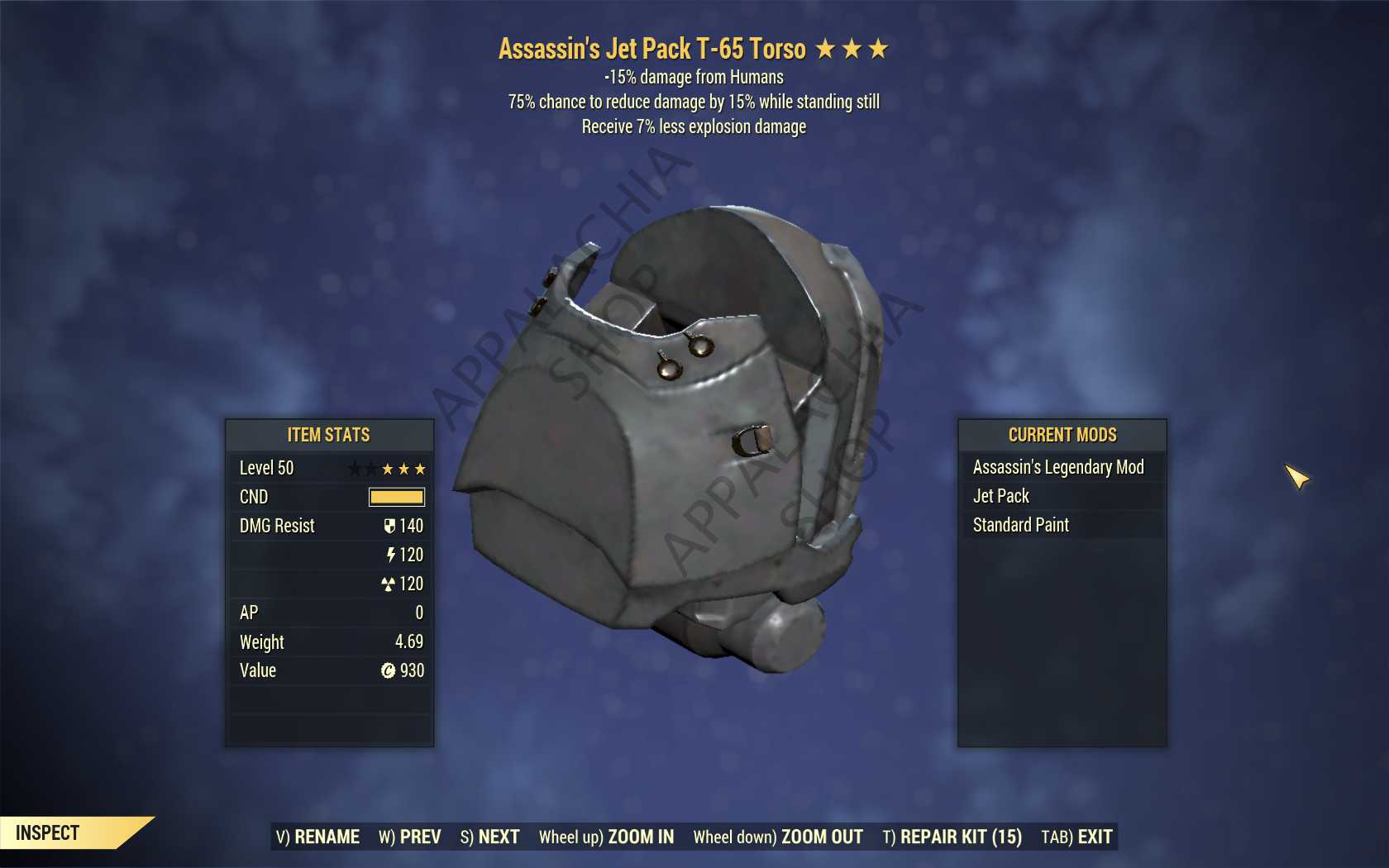Select the Jet Pack mod entry
The height and width of the screenshot is (868, 1389).
1062,496
